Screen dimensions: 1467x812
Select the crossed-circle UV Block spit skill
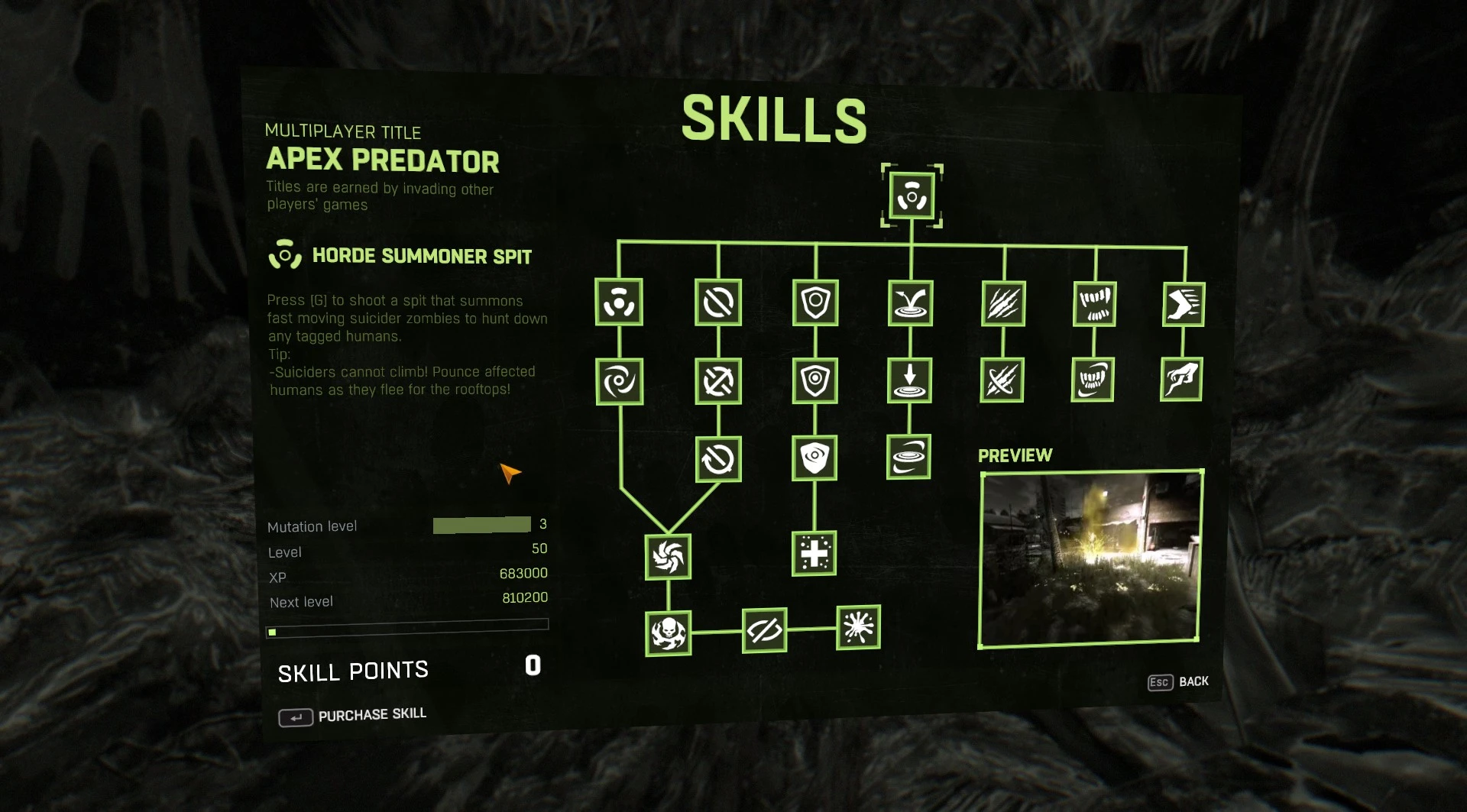(x=717, y=302)
